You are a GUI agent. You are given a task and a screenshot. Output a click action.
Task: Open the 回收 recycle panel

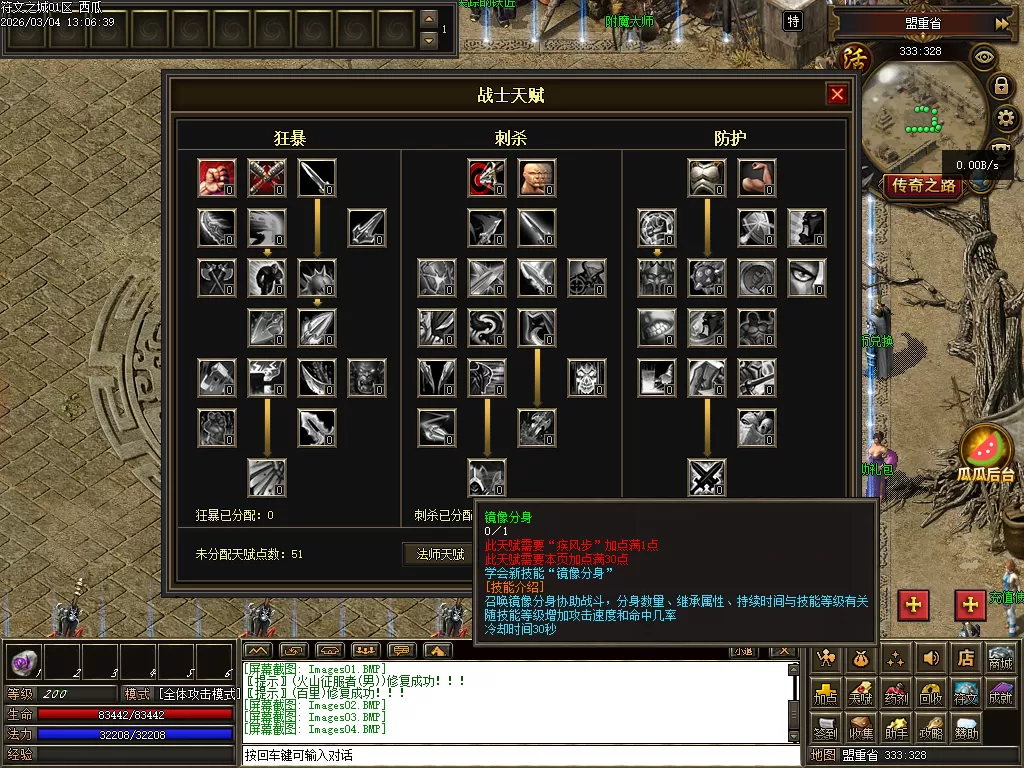[931, 693]
